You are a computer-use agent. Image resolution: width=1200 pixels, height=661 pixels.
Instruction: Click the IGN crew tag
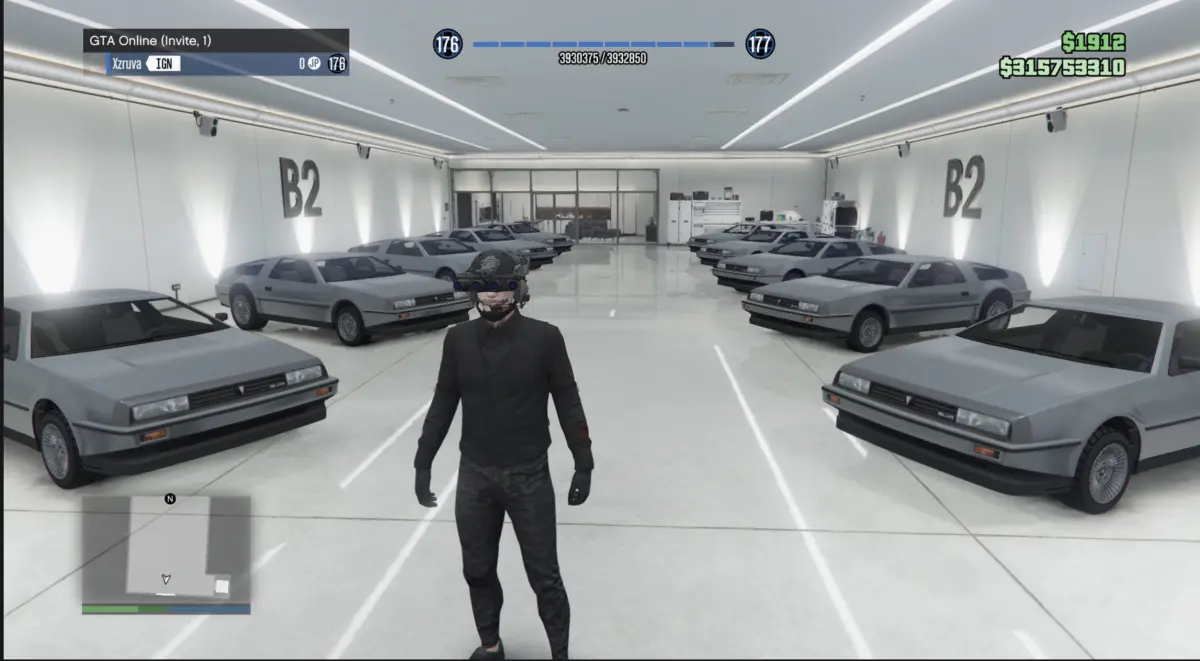coord(165,64)
